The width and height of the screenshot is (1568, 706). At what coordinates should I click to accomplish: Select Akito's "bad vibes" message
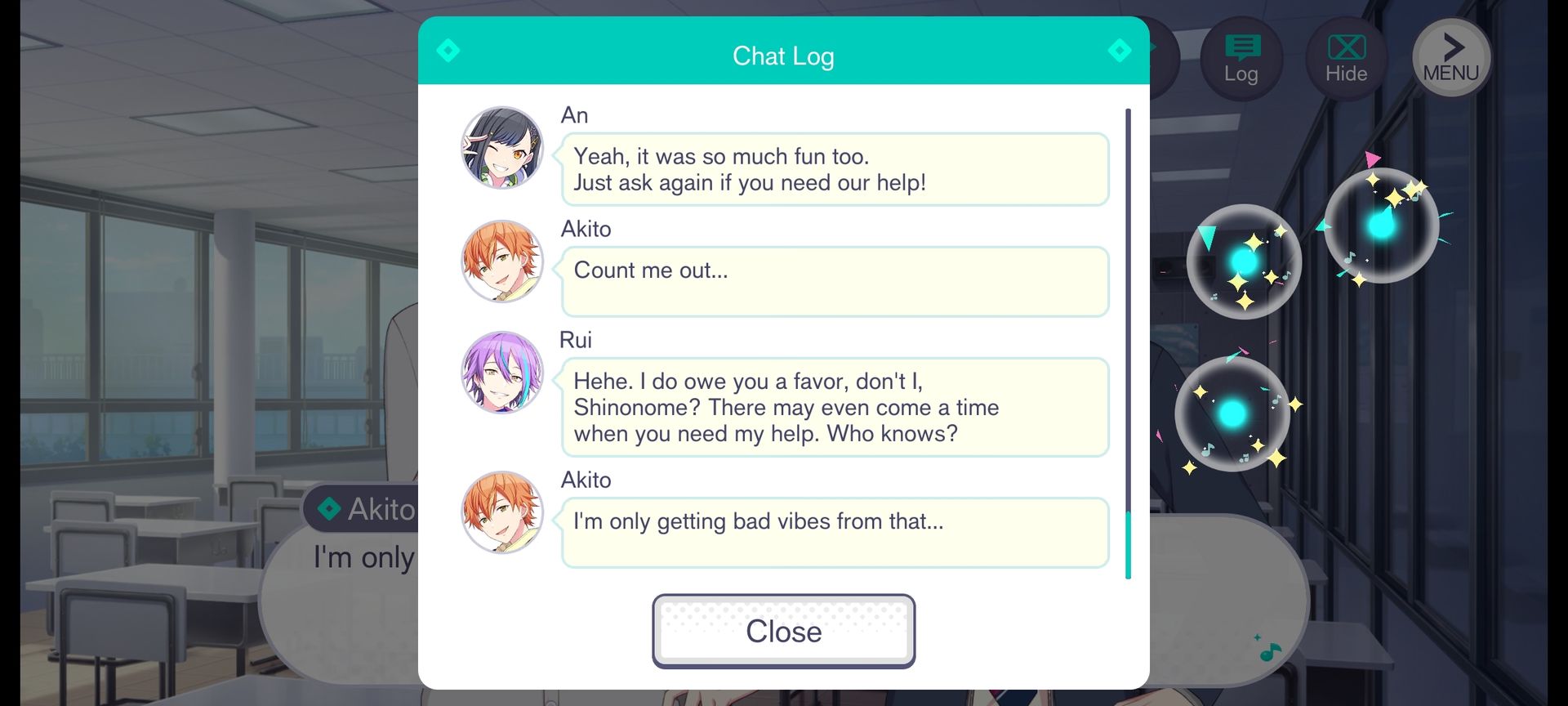pyautogui.click(x=834, y=532)
